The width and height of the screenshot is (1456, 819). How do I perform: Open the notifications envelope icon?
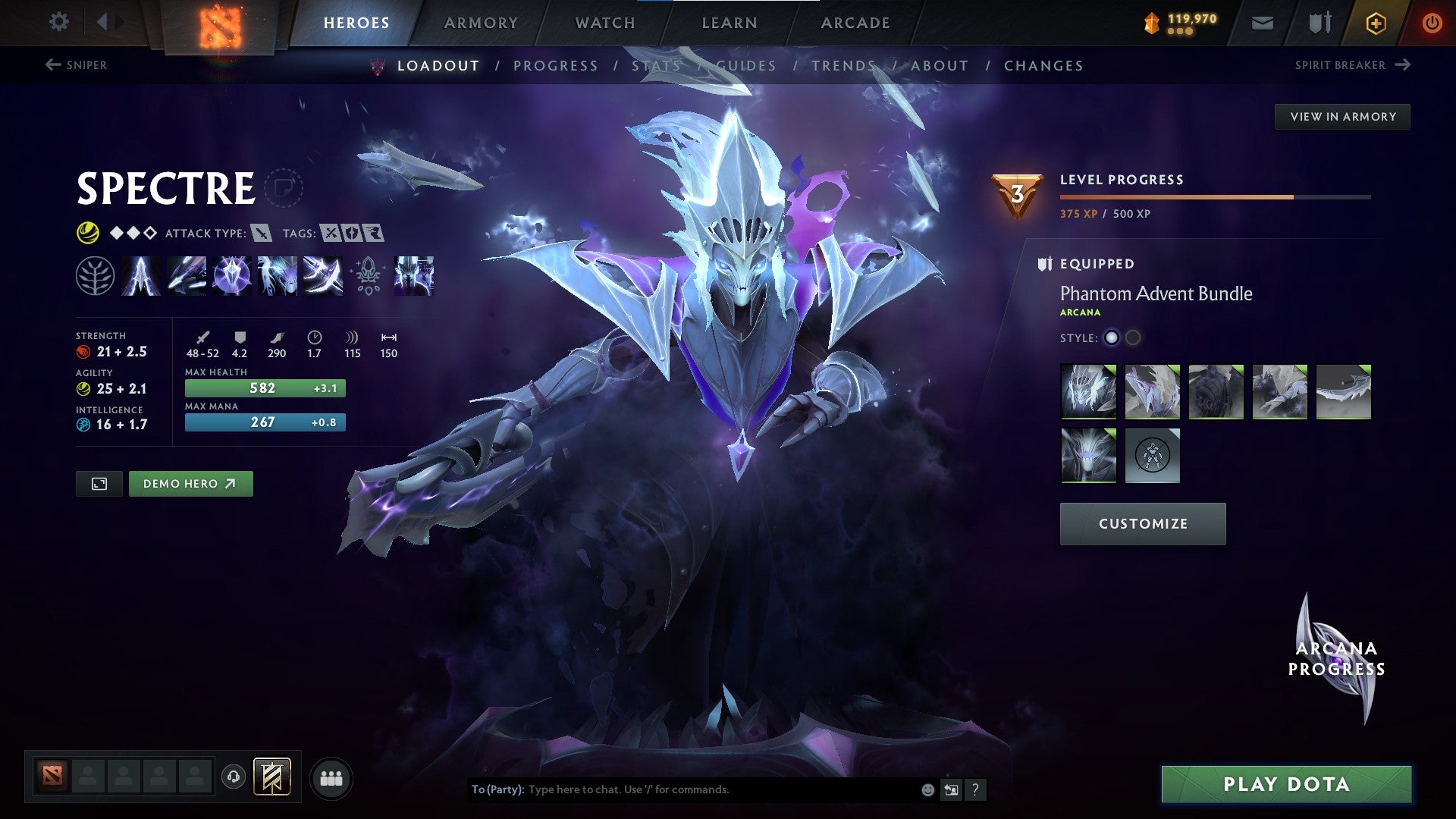click(1262, 23)
